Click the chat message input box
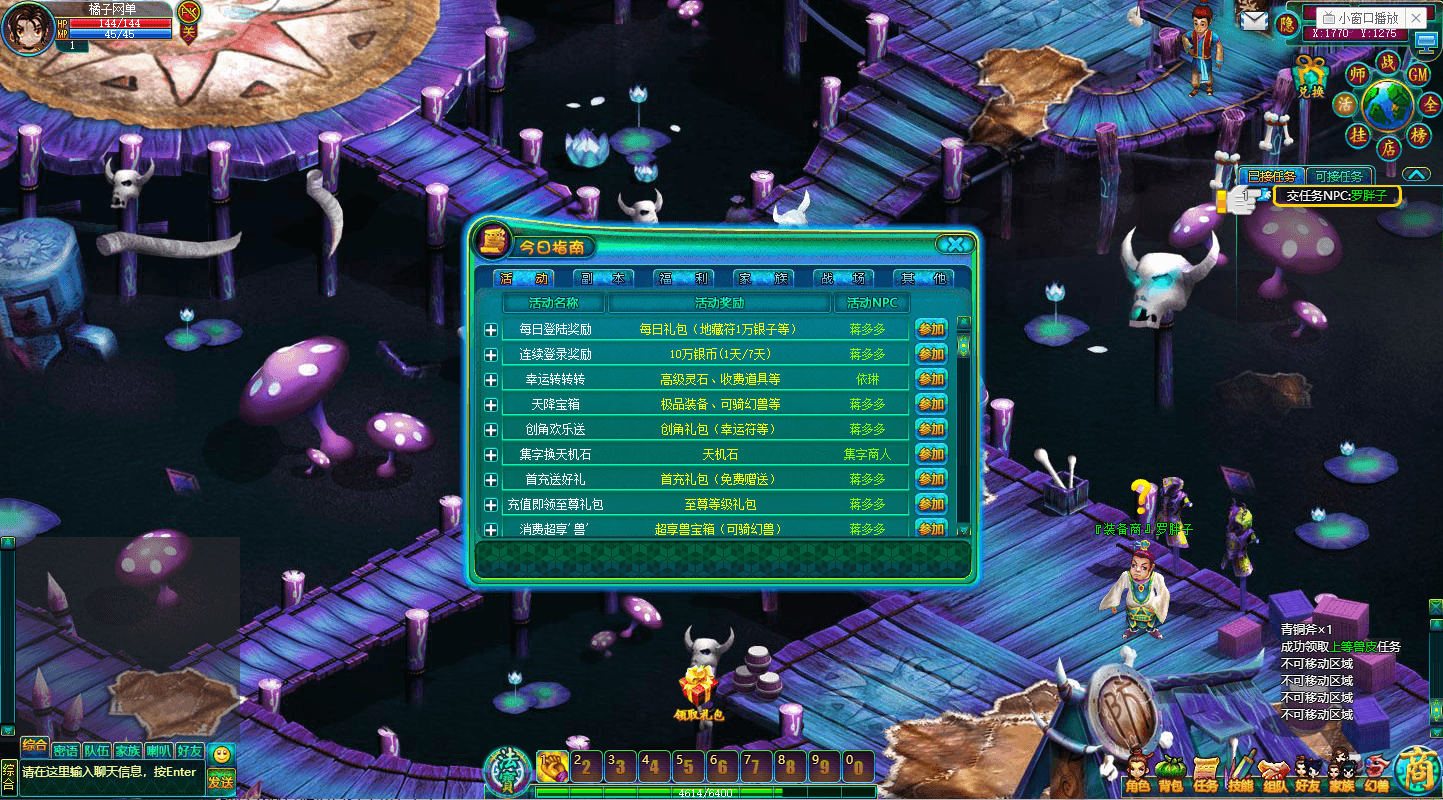 110,772
